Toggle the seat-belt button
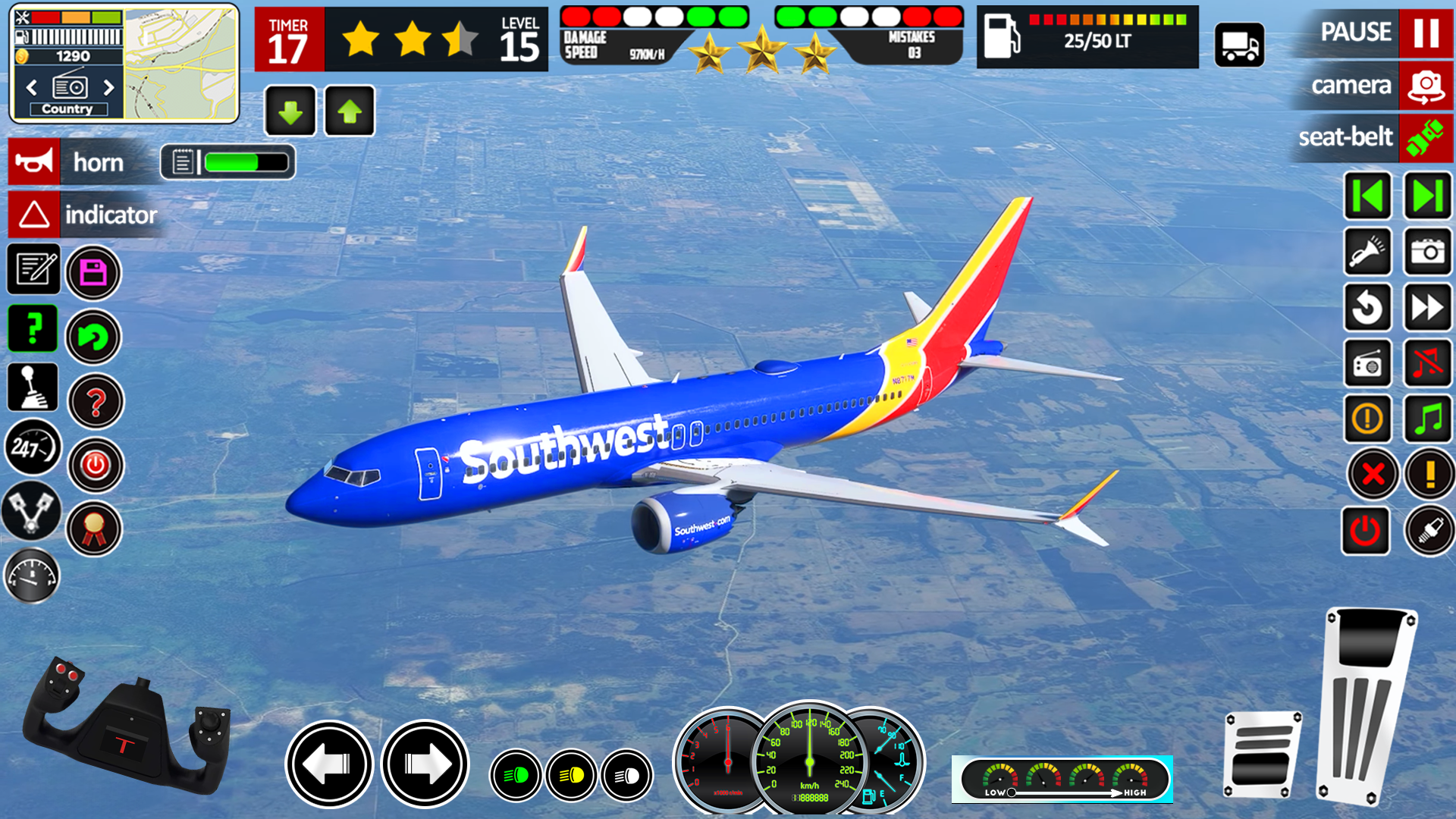Viewport: 1456px width, 819px height. tap(1426, 137)
